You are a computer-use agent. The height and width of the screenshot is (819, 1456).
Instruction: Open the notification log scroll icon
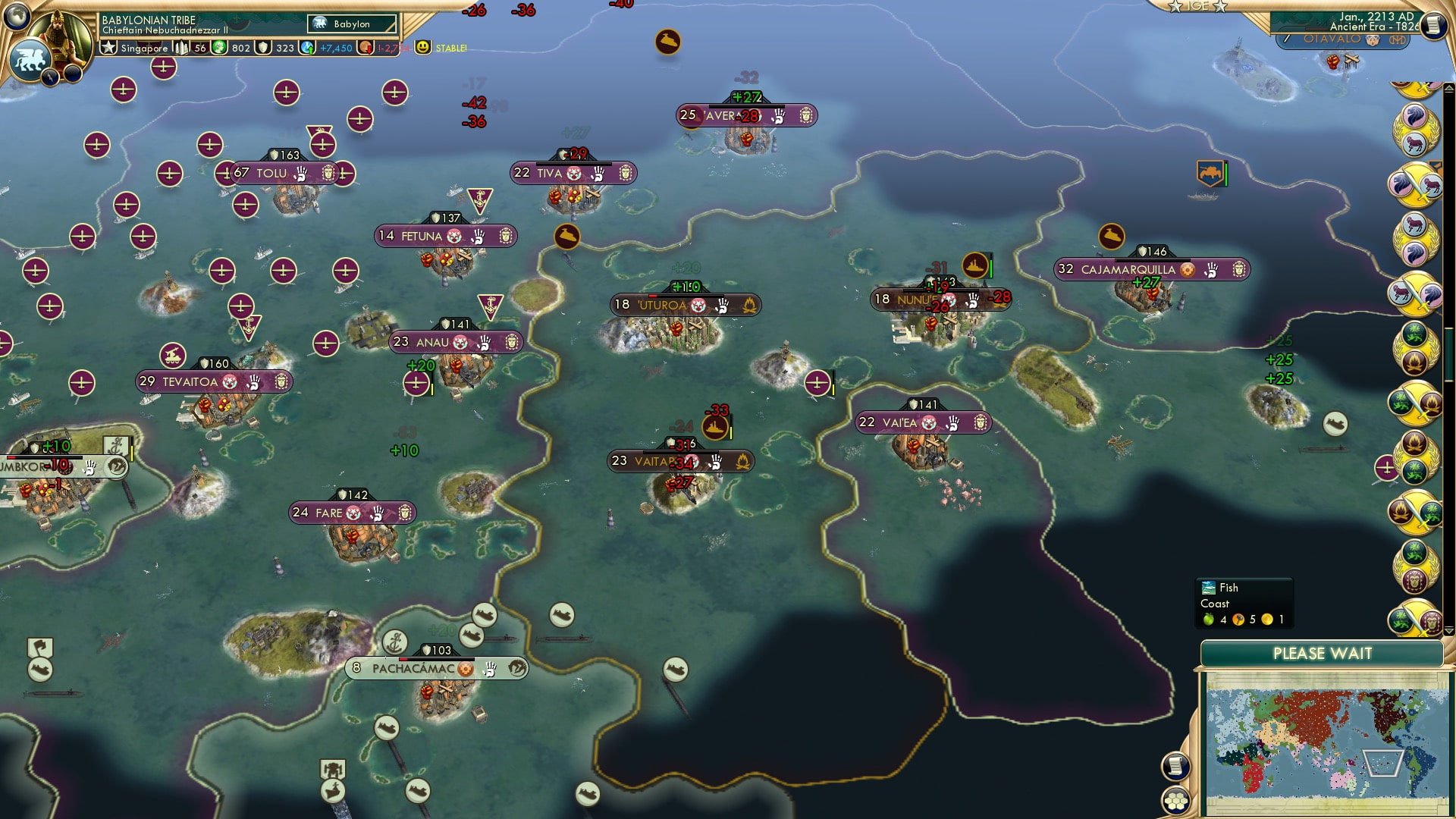(1175, 766)
